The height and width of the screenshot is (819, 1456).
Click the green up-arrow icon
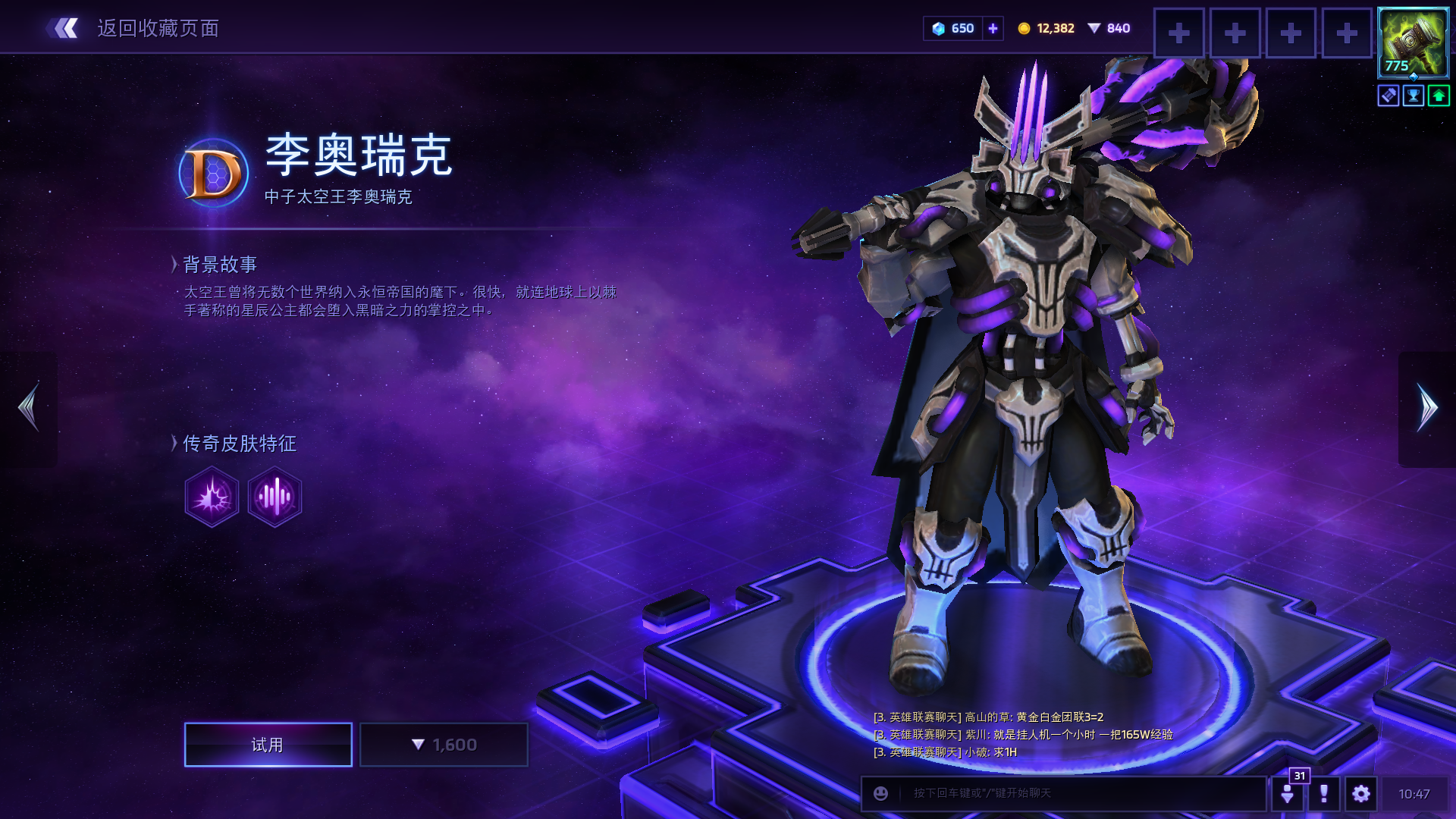pos(1438,96)
